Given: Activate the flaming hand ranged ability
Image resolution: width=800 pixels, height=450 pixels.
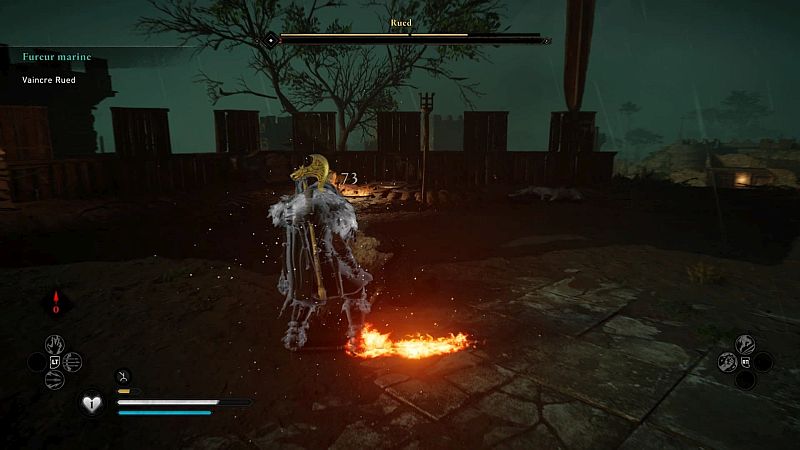Looking at the screenshot, I should tap(57, 343).
